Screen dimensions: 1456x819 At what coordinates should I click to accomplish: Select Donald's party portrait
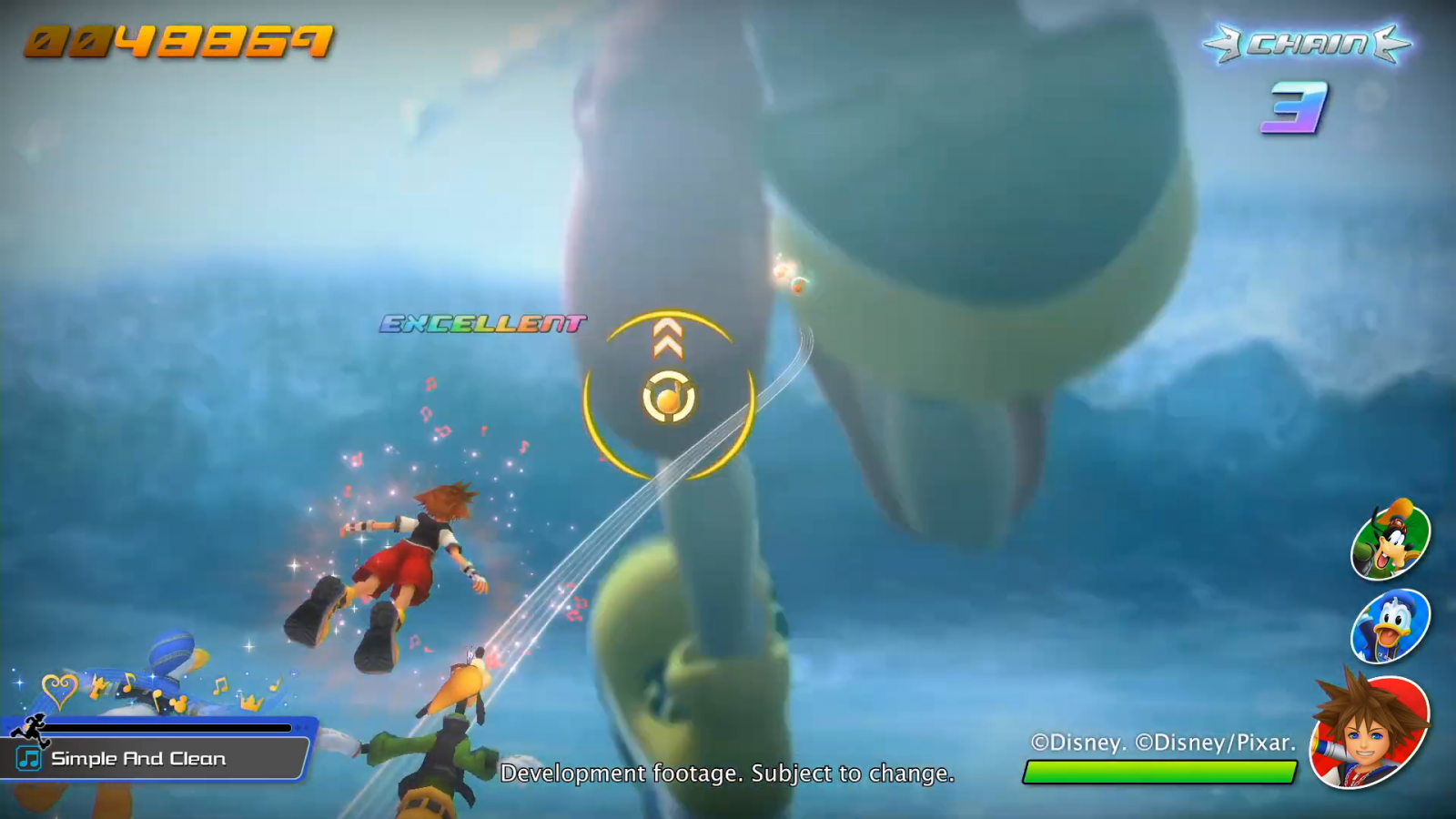click(x=1390, y=627)
